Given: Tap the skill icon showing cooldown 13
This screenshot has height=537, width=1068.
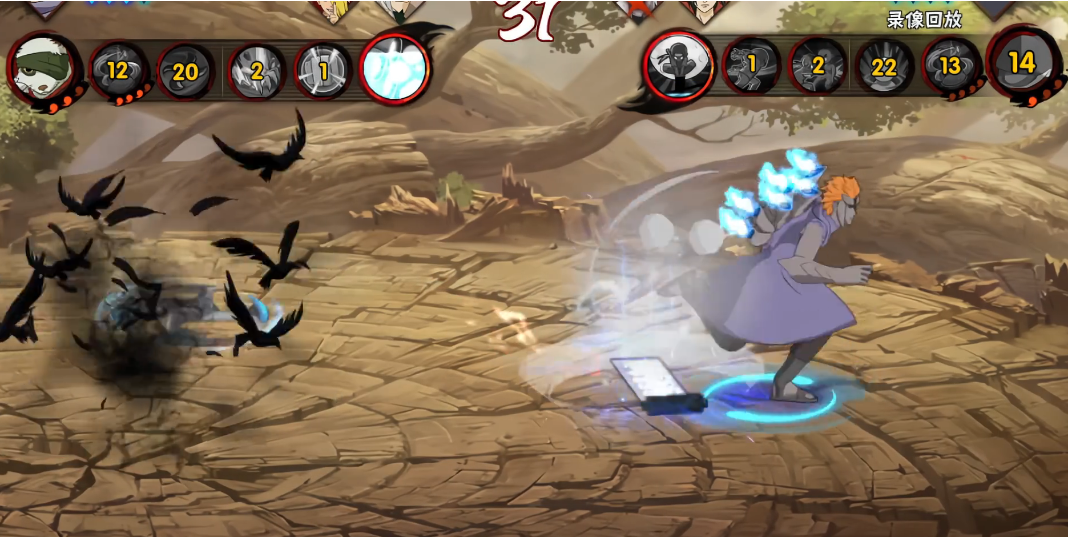Looking at the screenshot, I should [x=948, y=66].
